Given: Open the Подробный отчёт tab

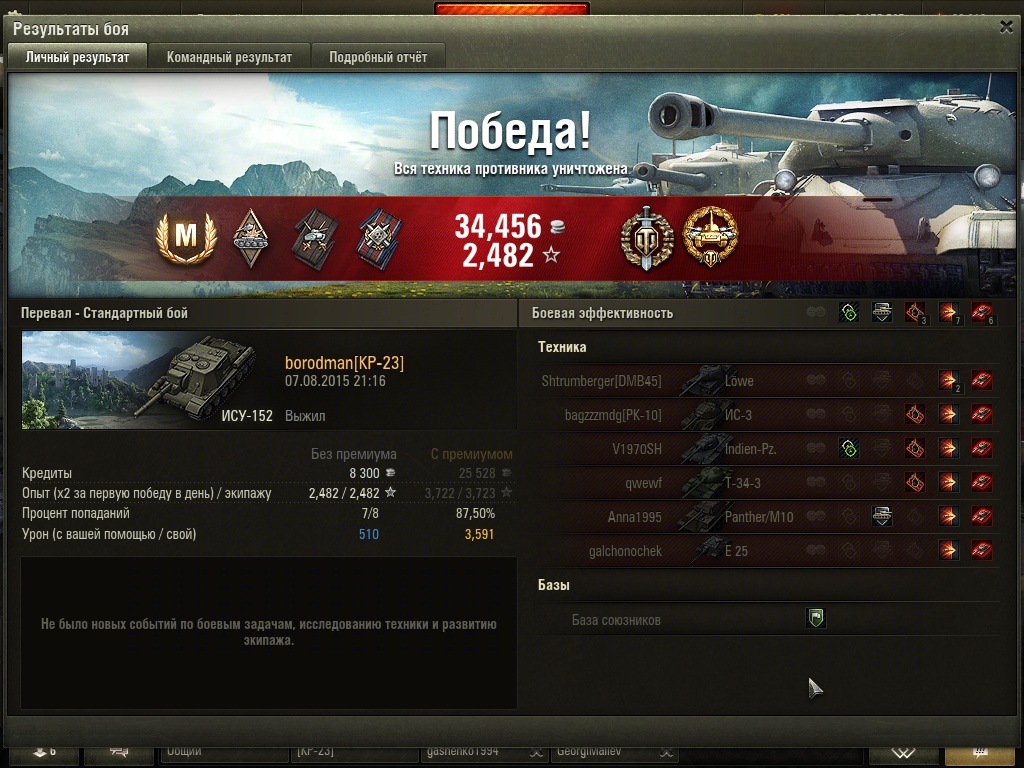Looking at the screenshot, I should click(x=378, y=57).
